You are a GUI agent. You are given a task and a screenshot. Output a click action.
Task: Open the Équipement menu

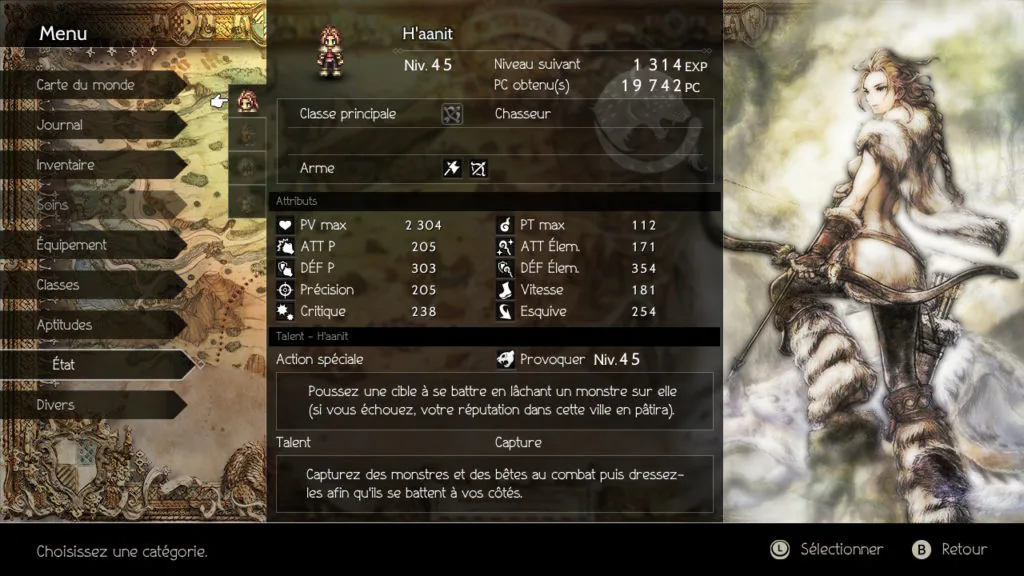click(x=72, y=245)
